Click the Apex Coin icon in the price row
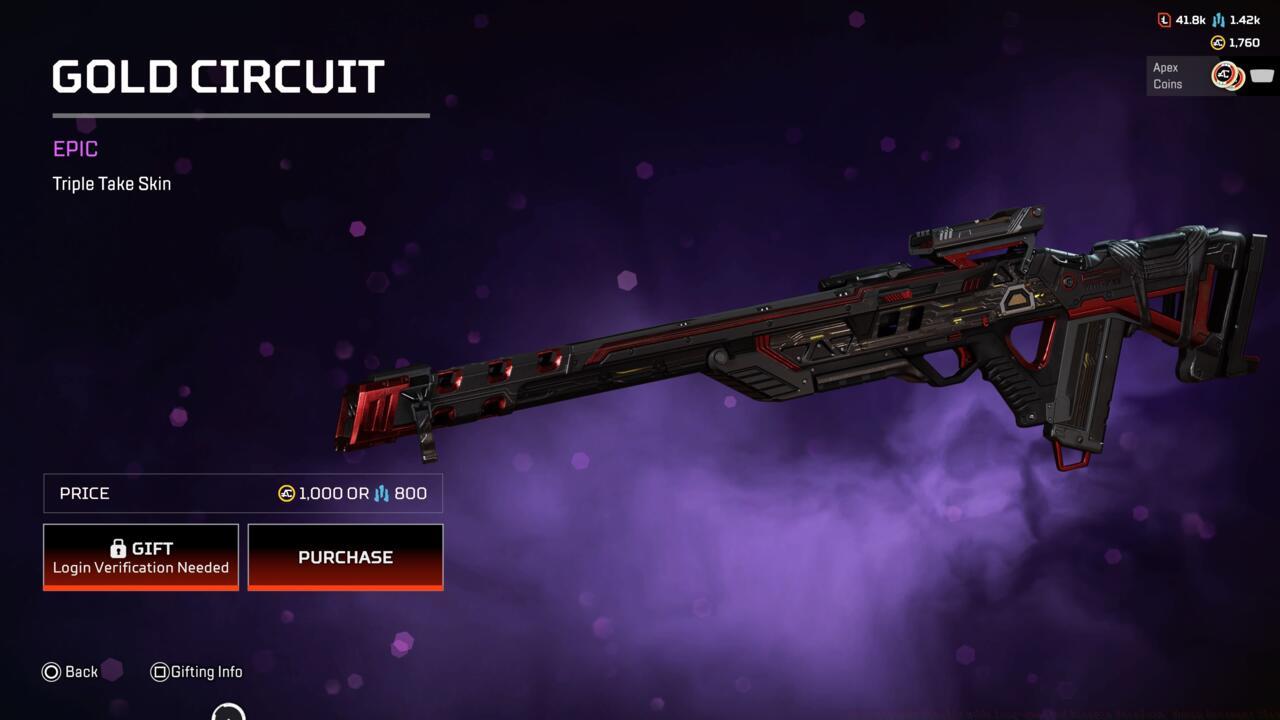The width and height of the screenshot is (1280, 720). [285, 493]
